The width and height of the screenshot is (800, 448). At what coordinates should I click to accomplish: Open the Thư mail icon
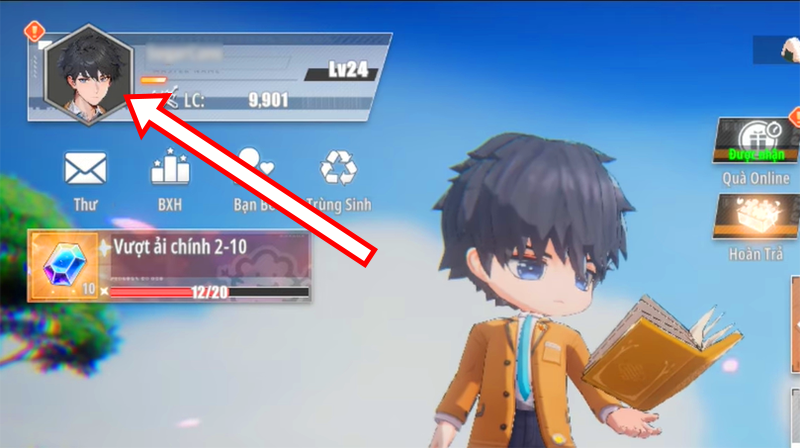[85, 171]
